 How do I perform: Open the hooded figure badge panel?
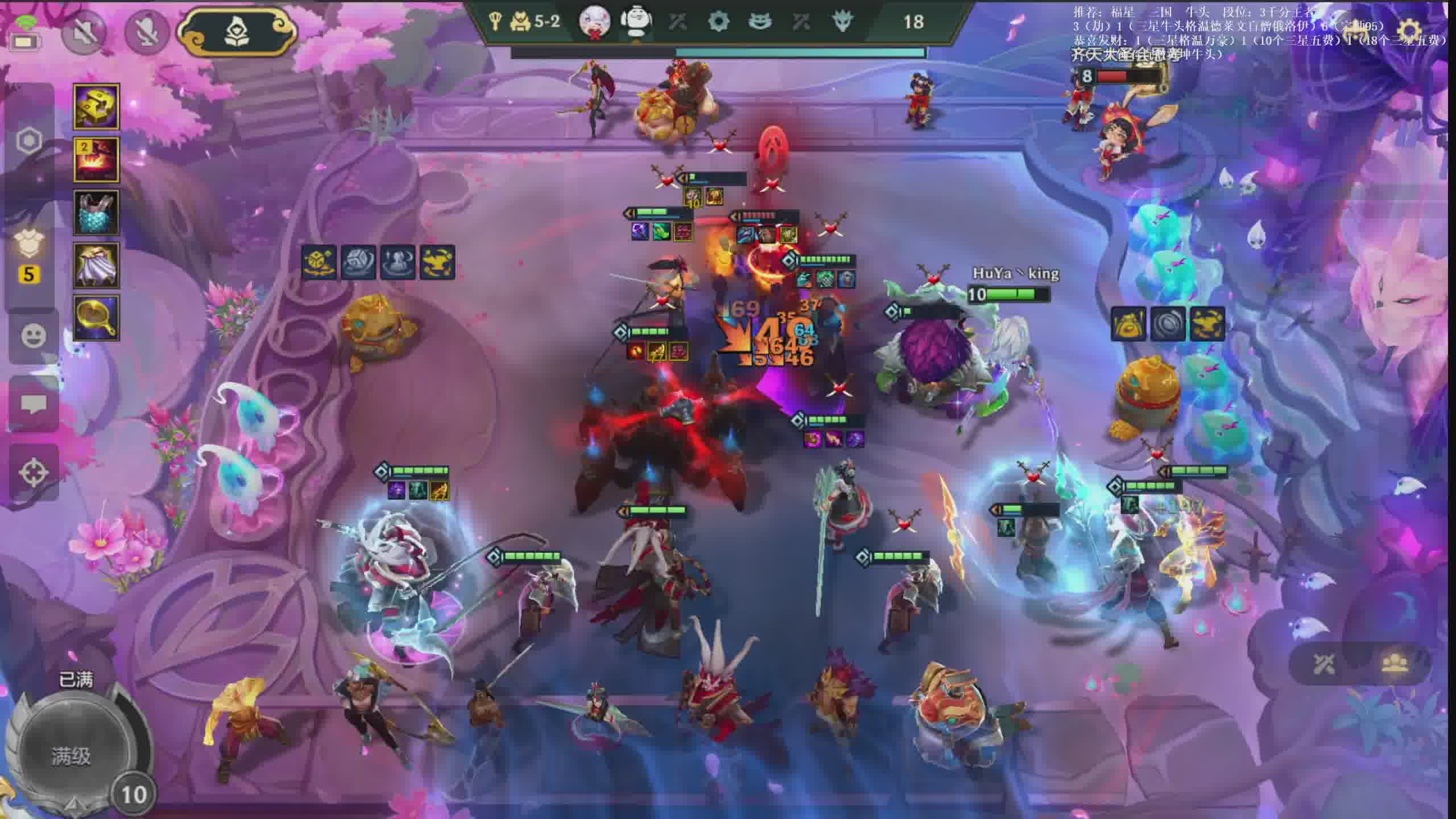238,31
